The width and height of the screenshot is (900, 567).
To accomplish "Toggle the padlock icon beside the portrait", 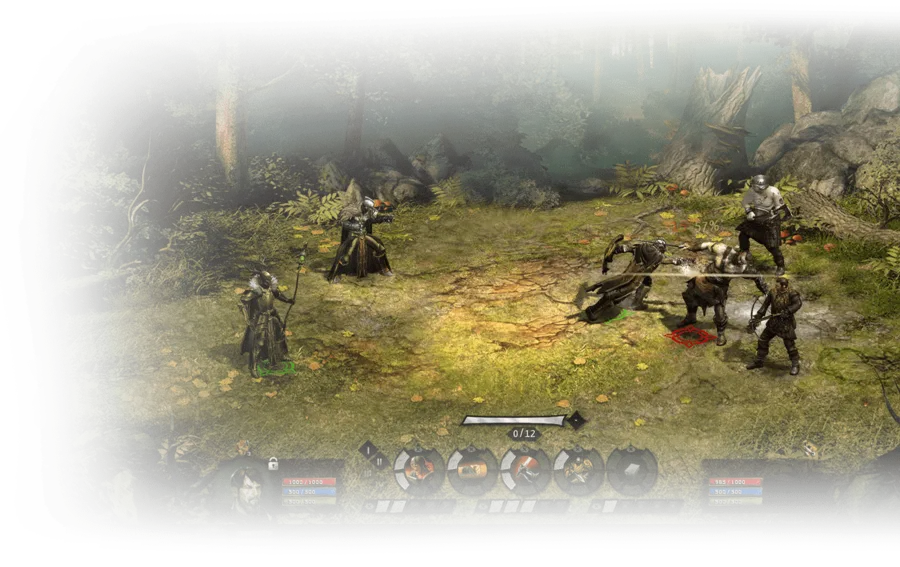I will [x=272, y=463].
